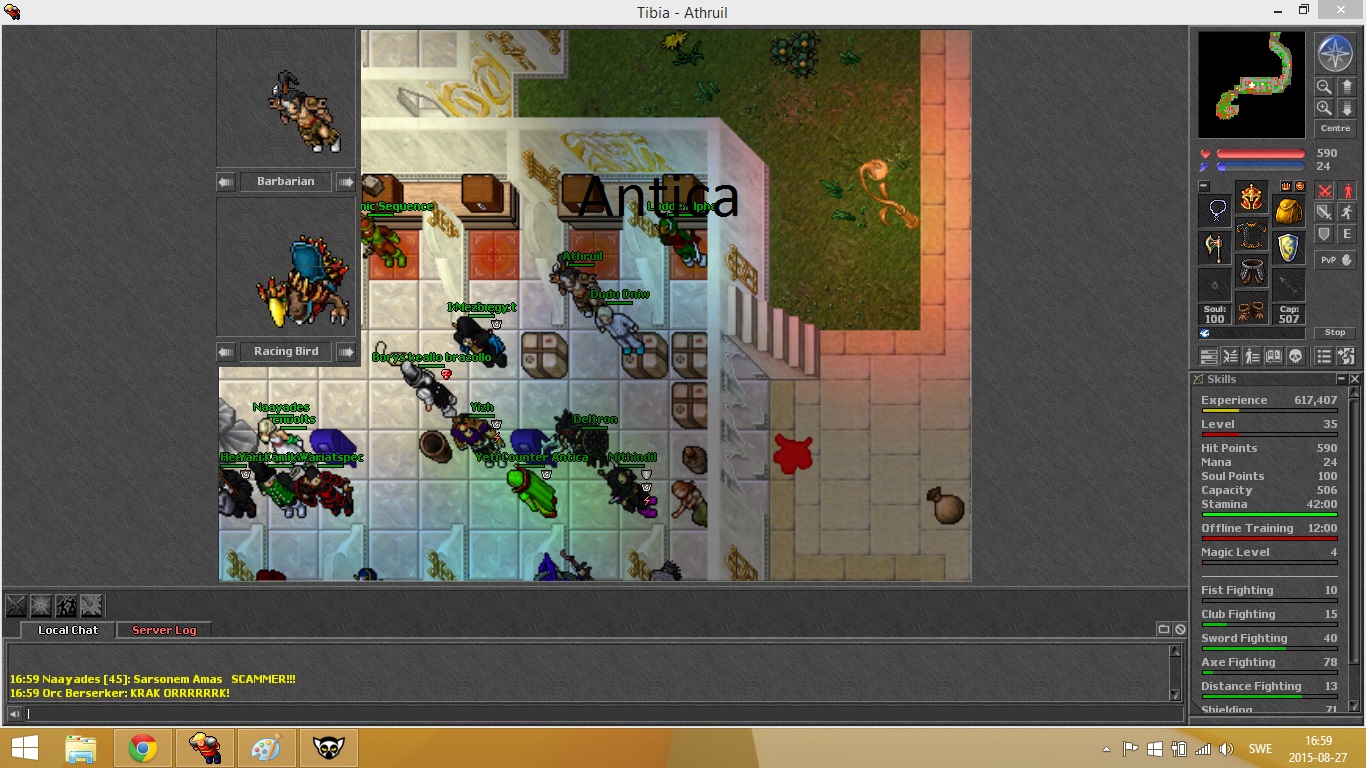
Task: Click the Stop button
Action: [1335, 332]
